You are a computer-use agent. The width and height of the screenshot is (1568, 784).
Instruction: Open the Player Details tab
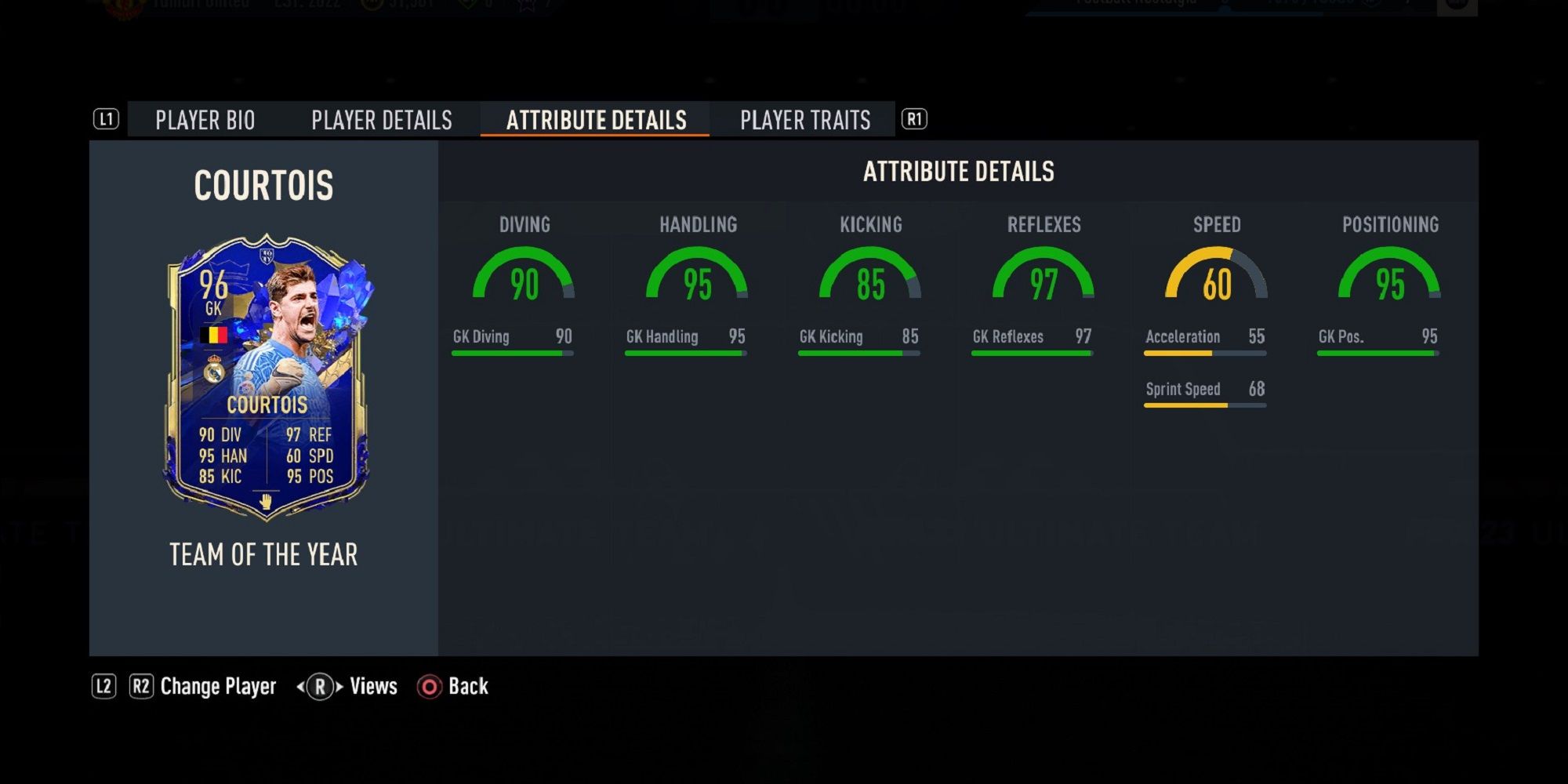pos(382,120)
